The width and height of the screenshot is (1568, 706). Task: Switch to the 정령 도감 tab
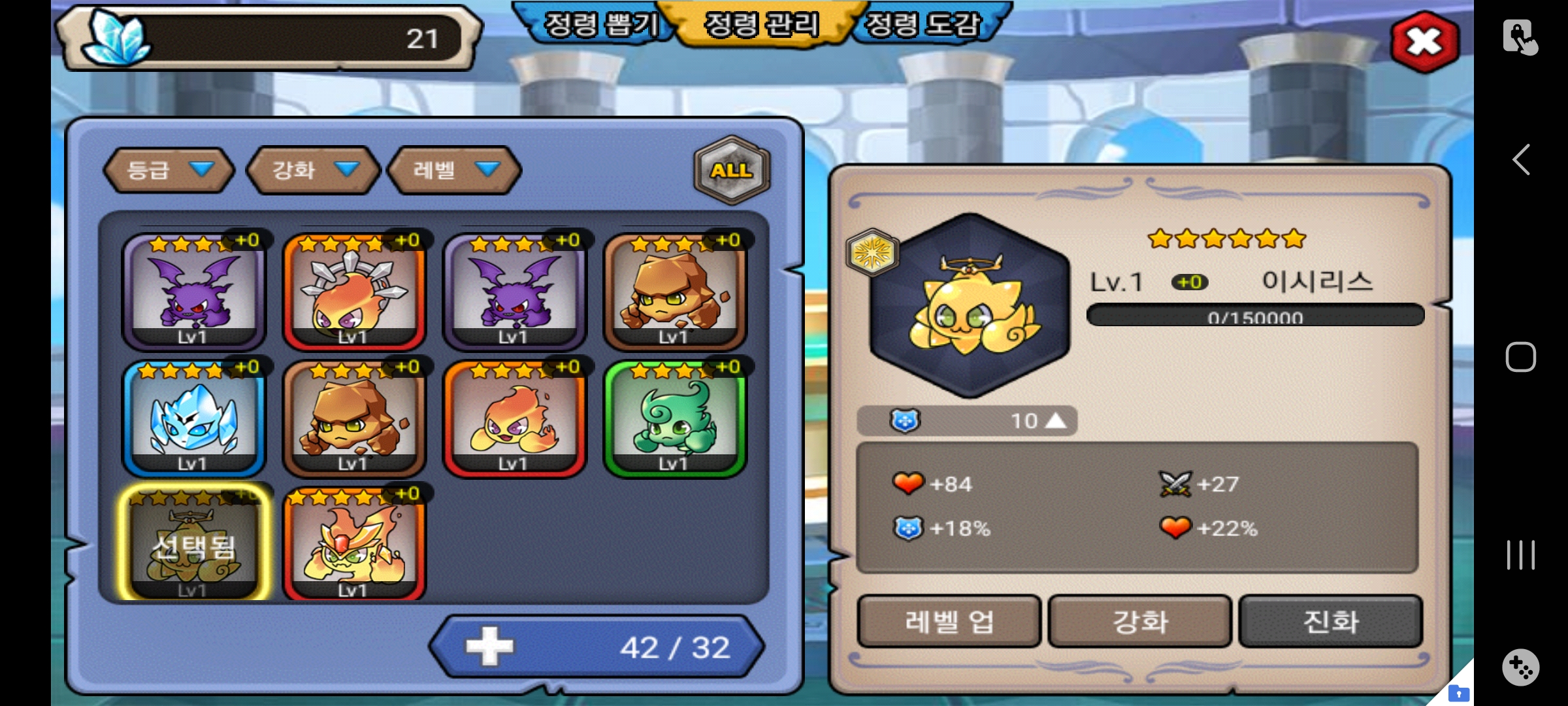pyautogui.click(x=923, y=25)
